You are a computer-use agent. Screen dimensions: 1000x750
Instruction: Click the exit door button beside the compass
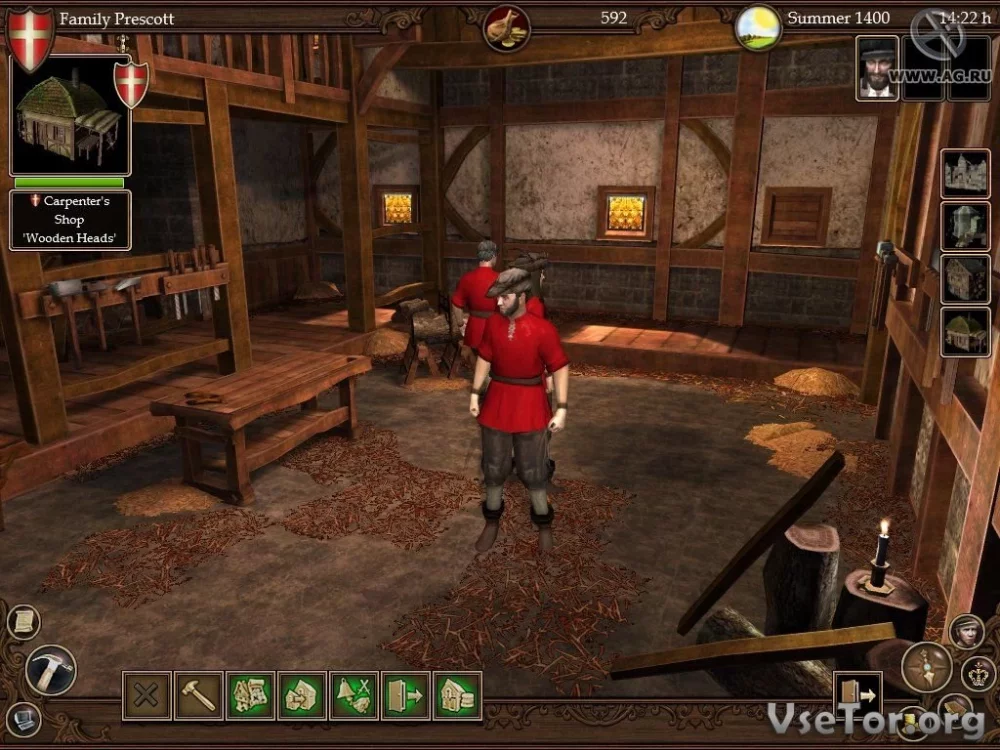(857, 693)
